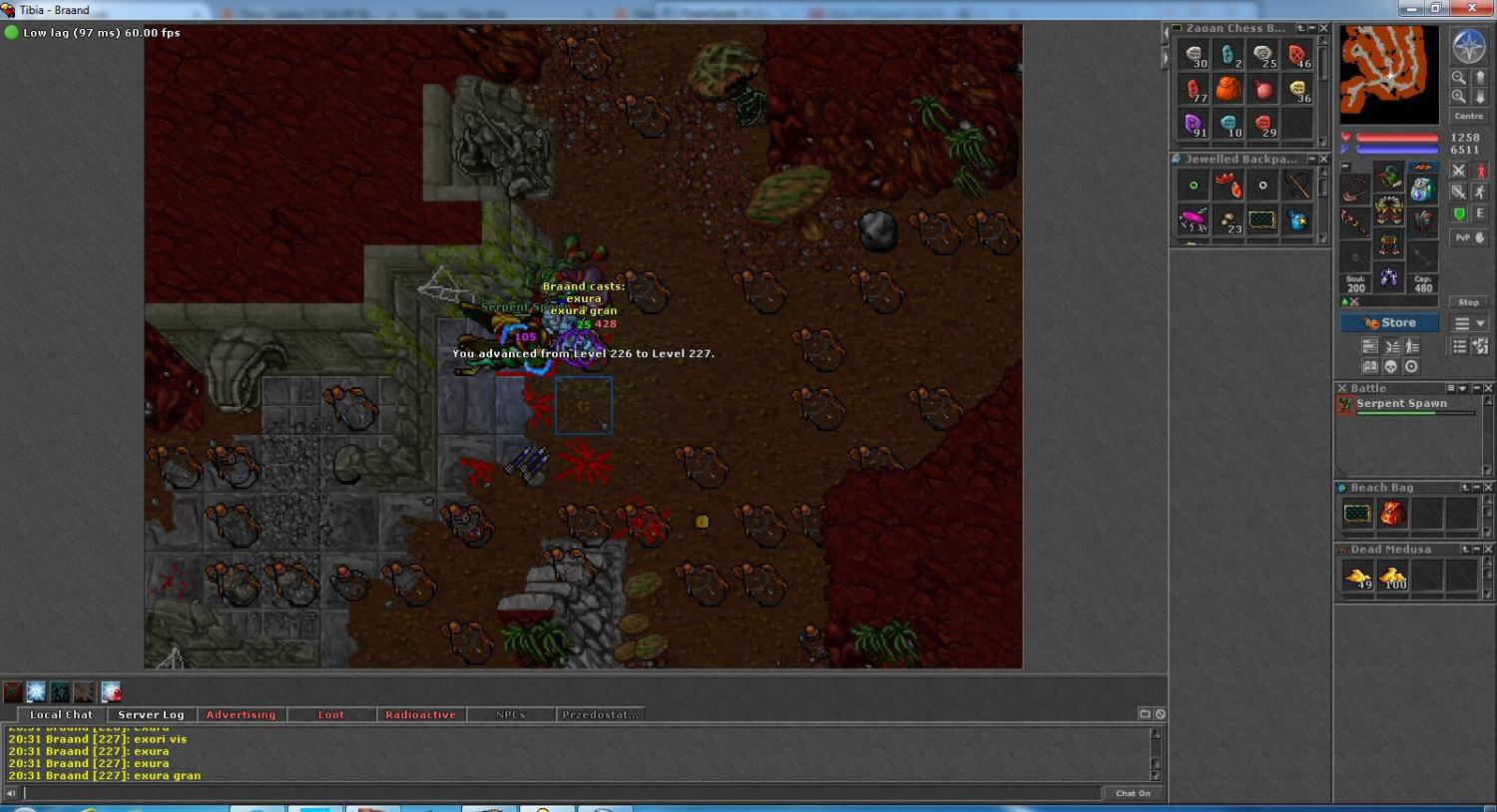Open the Loot chat tab

pyautogui.click(x=330, y=714)
